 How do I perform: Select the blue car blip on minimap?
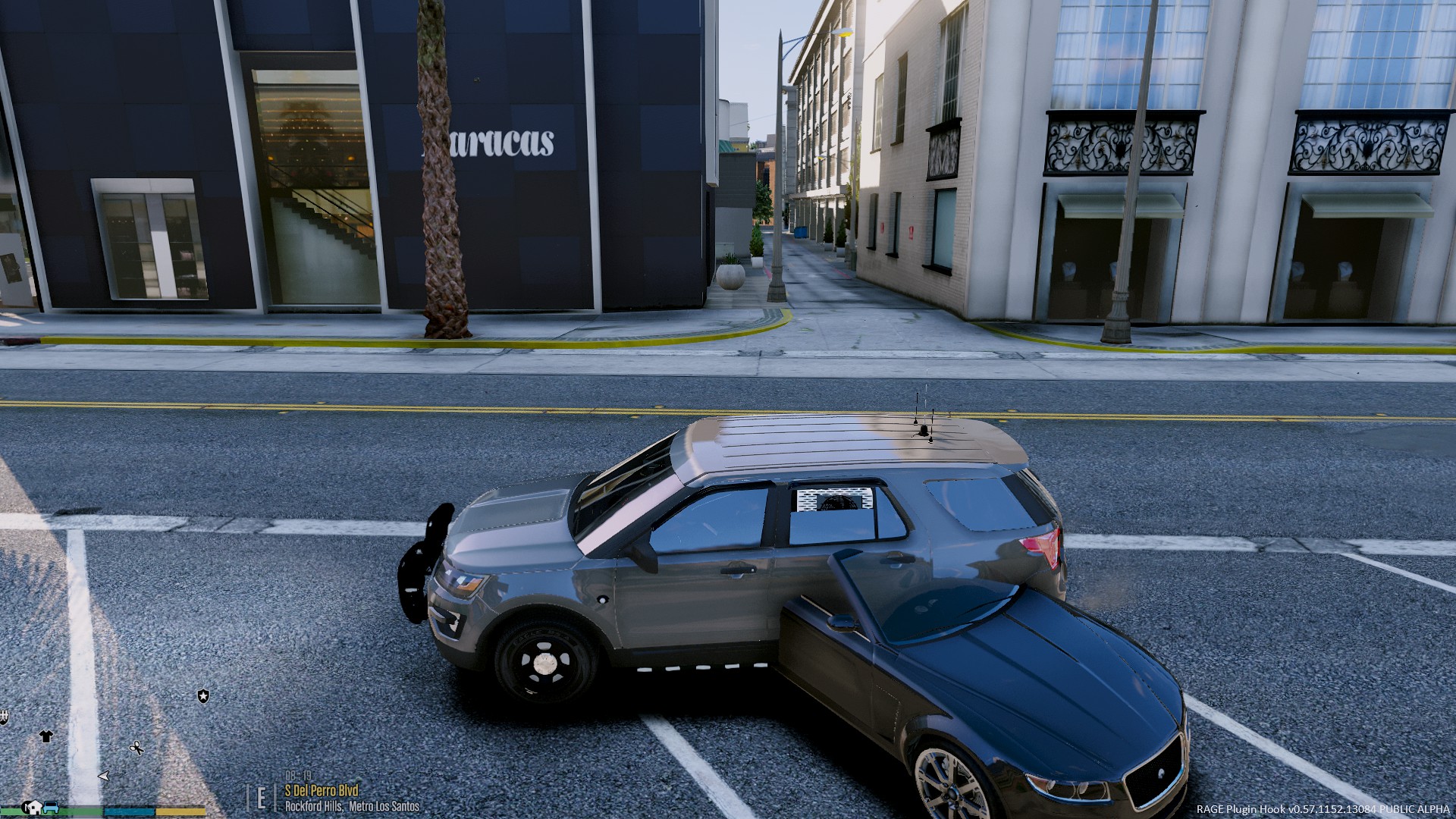click(51, 808)
